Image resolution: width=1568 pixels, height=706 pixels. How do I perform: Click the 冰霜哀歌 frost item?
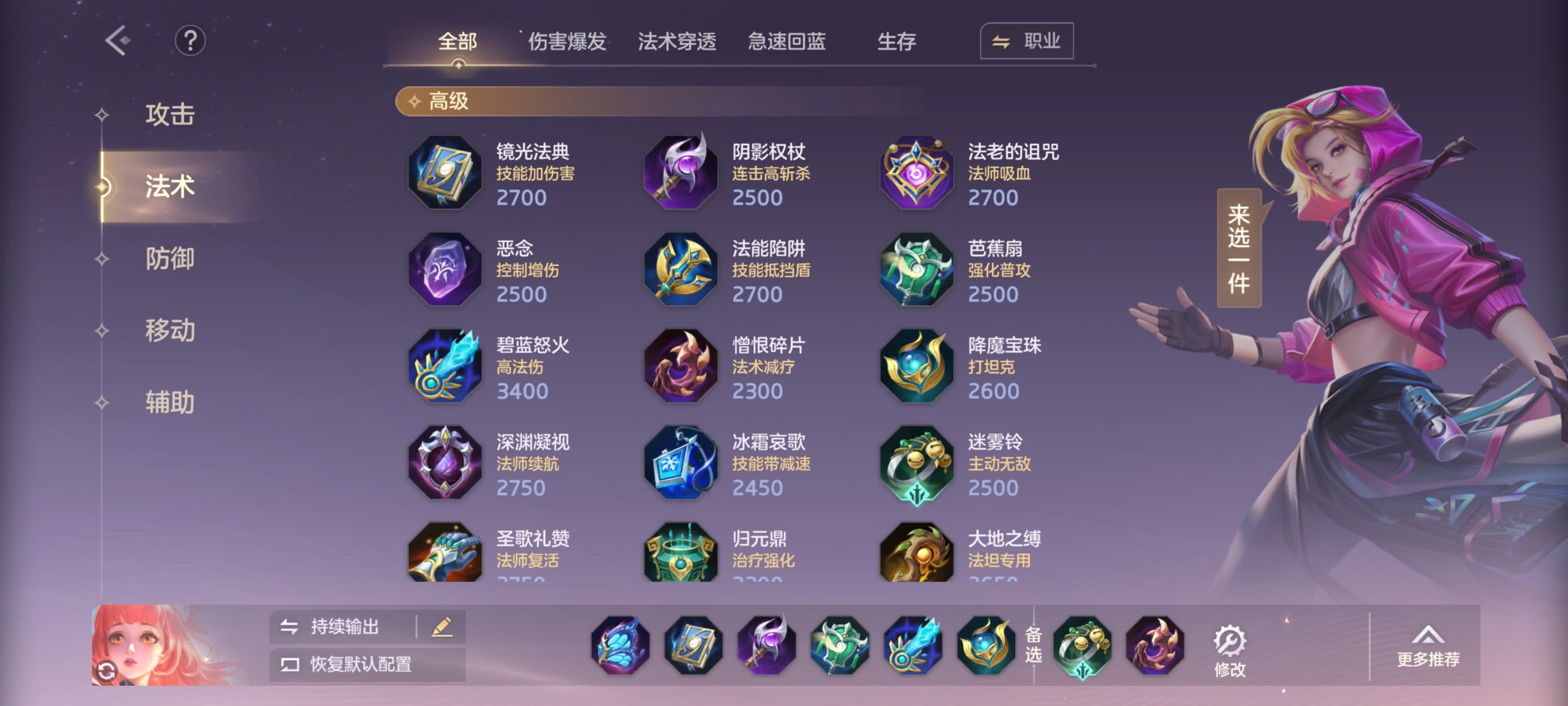click(x=680, y=463)
